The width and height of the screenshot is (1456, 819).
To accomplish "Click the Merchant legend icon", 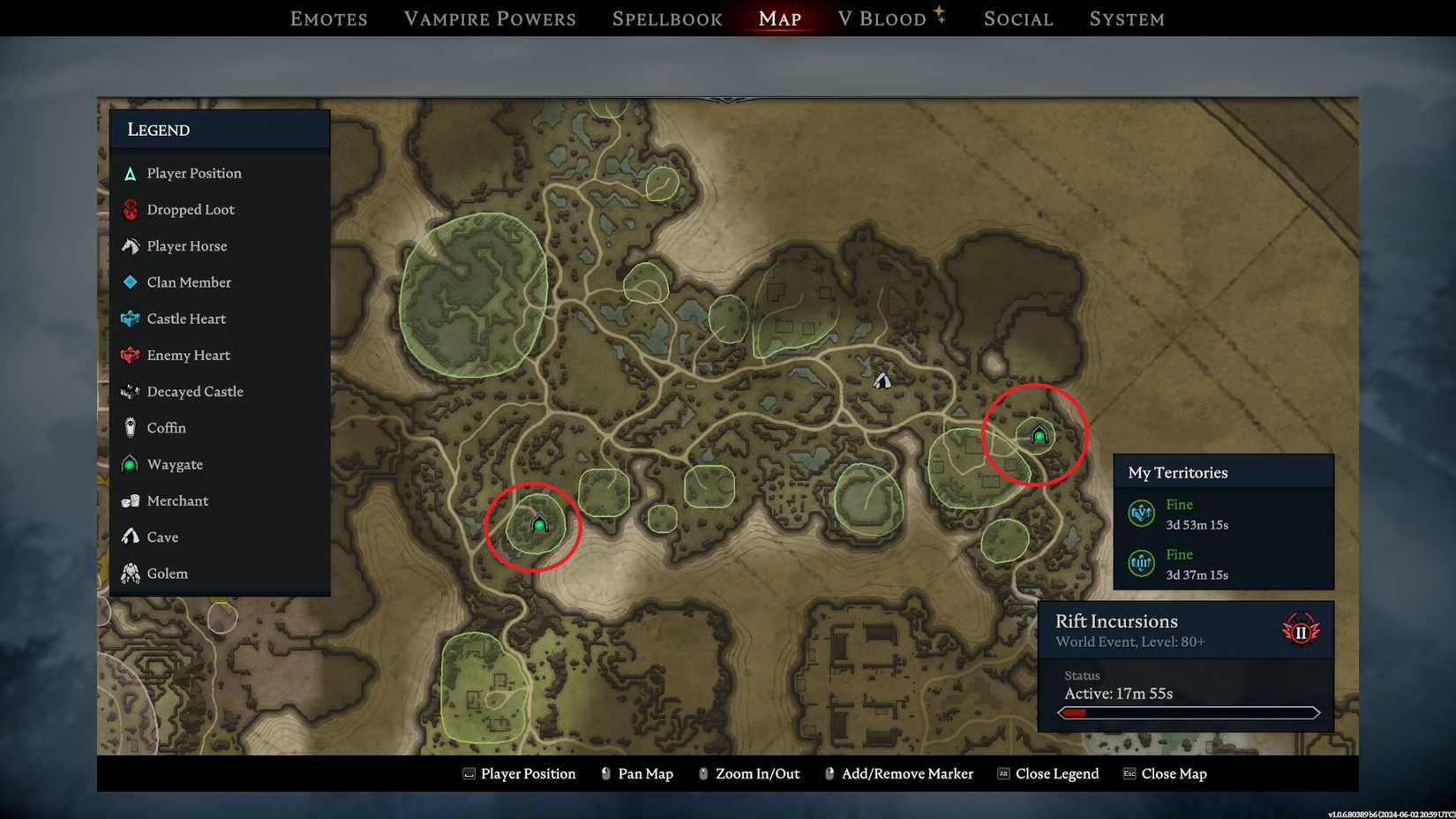I will (x=130, y=500).
